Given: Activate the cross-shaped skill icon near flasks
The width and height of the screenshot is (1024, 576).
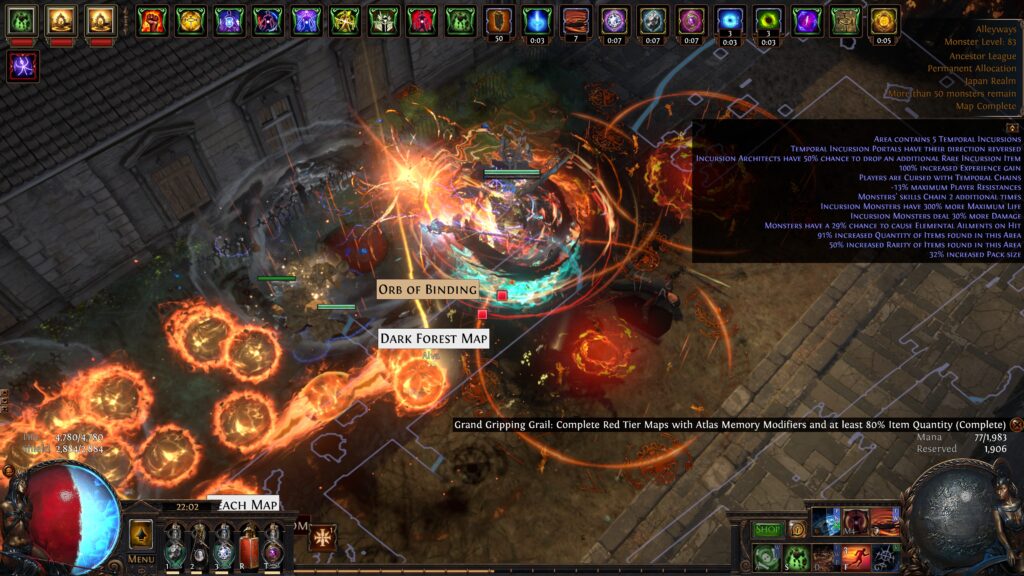Looking at the screenshot, I should click(322, 538).
